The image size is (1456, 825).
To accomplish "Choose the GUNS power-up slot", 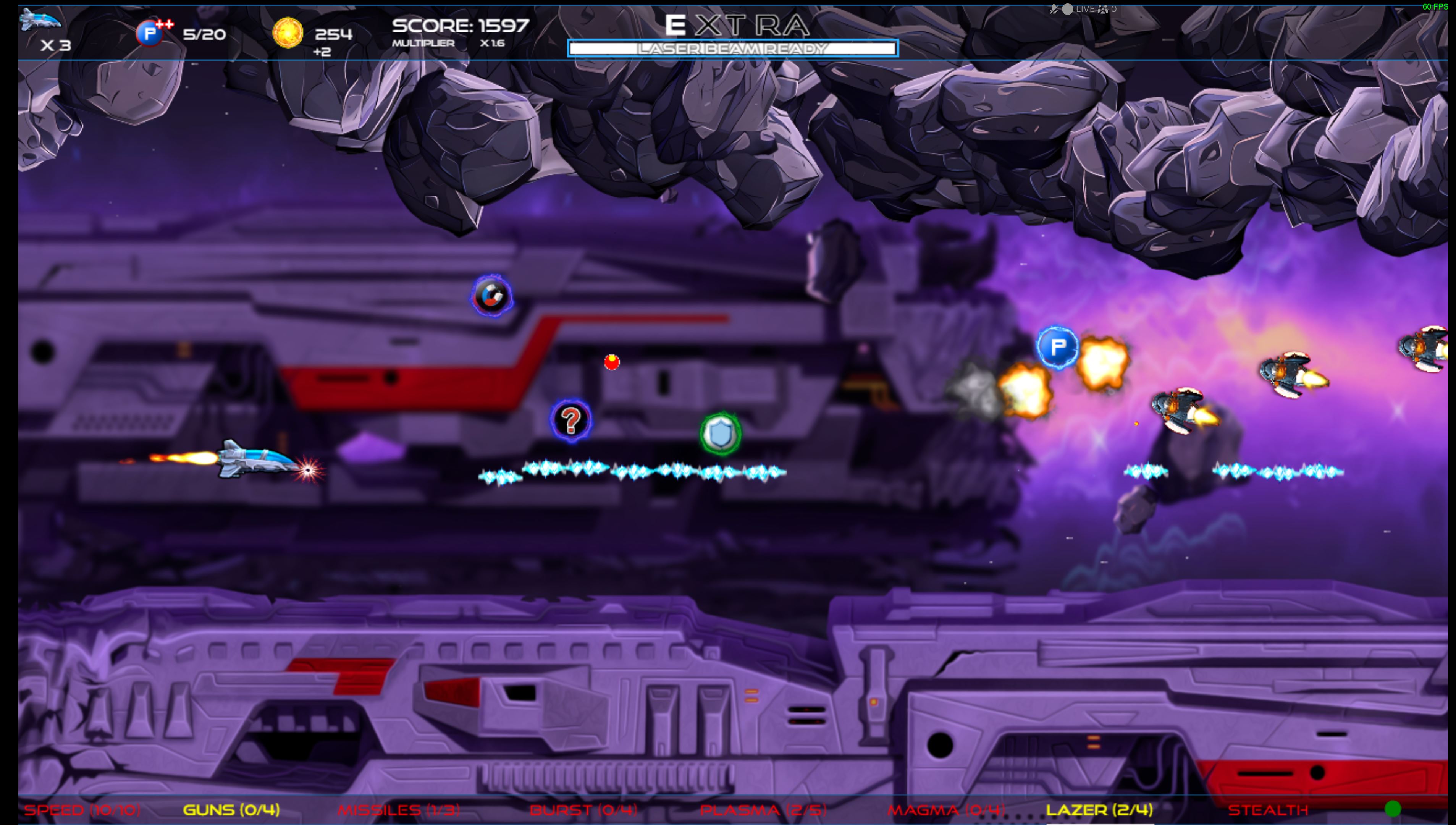I will [231, 810].
